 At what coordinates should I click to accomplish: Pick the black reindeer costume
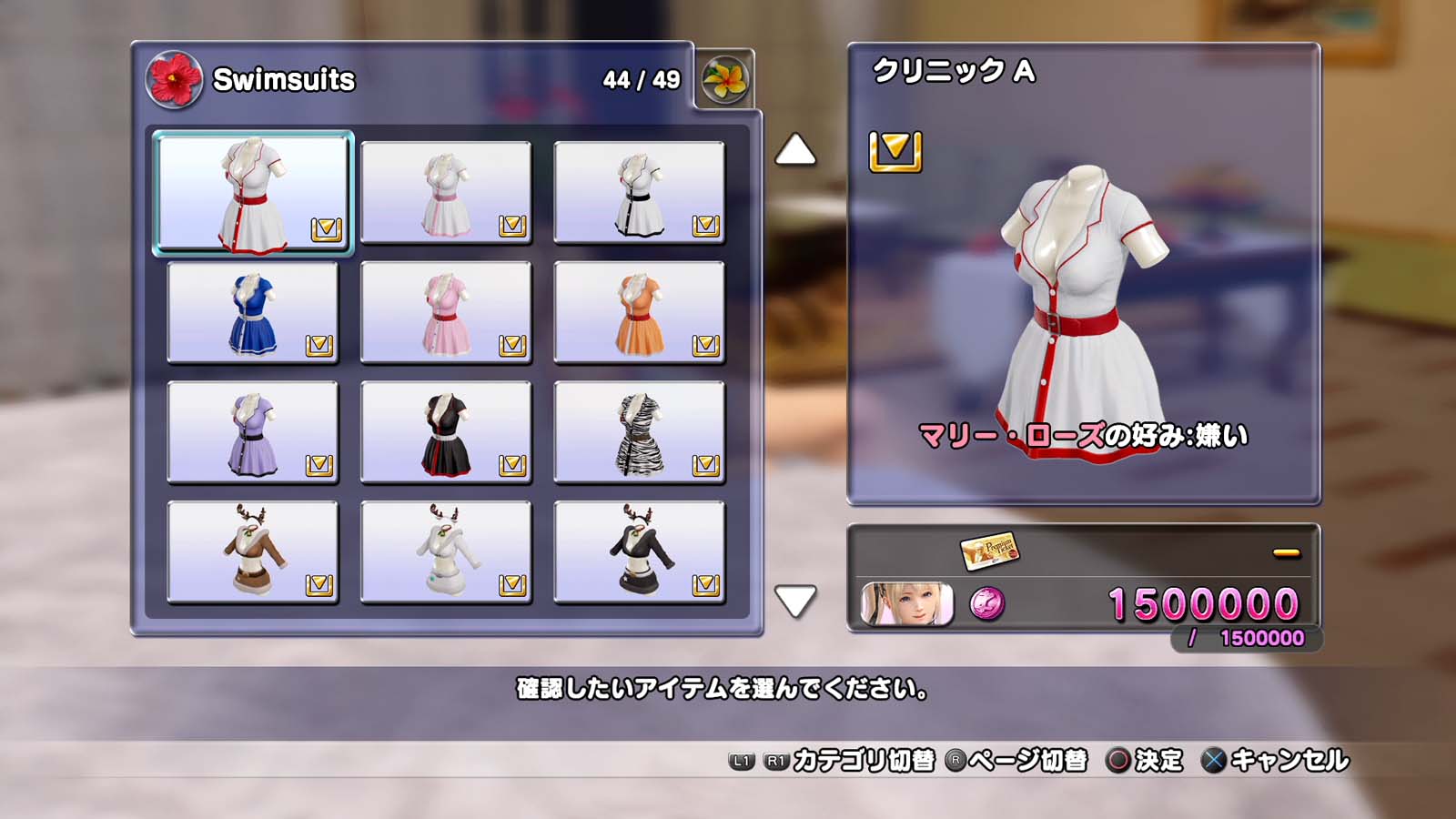pos(639,552)
